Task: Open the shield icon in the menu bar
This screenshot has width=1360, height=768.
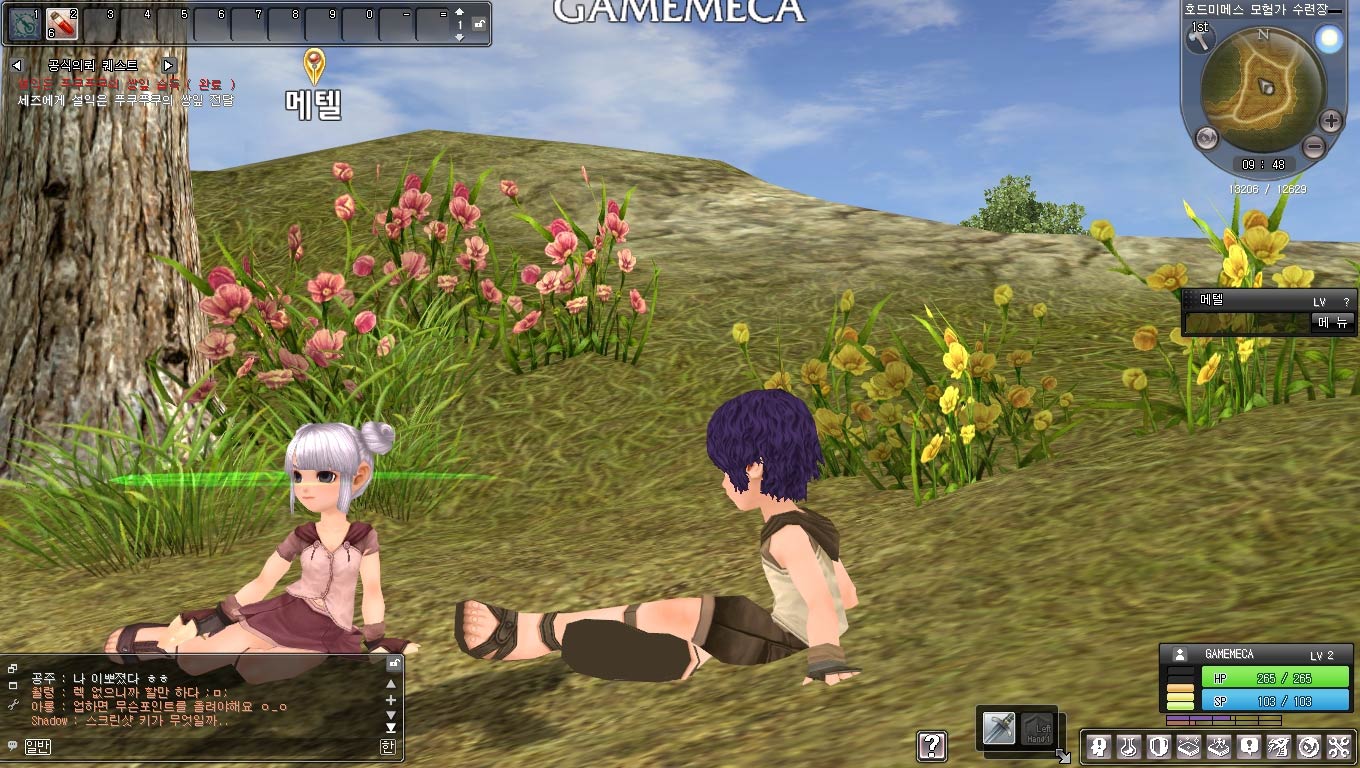Action: pyautogui.click(x=1158, y=746)
